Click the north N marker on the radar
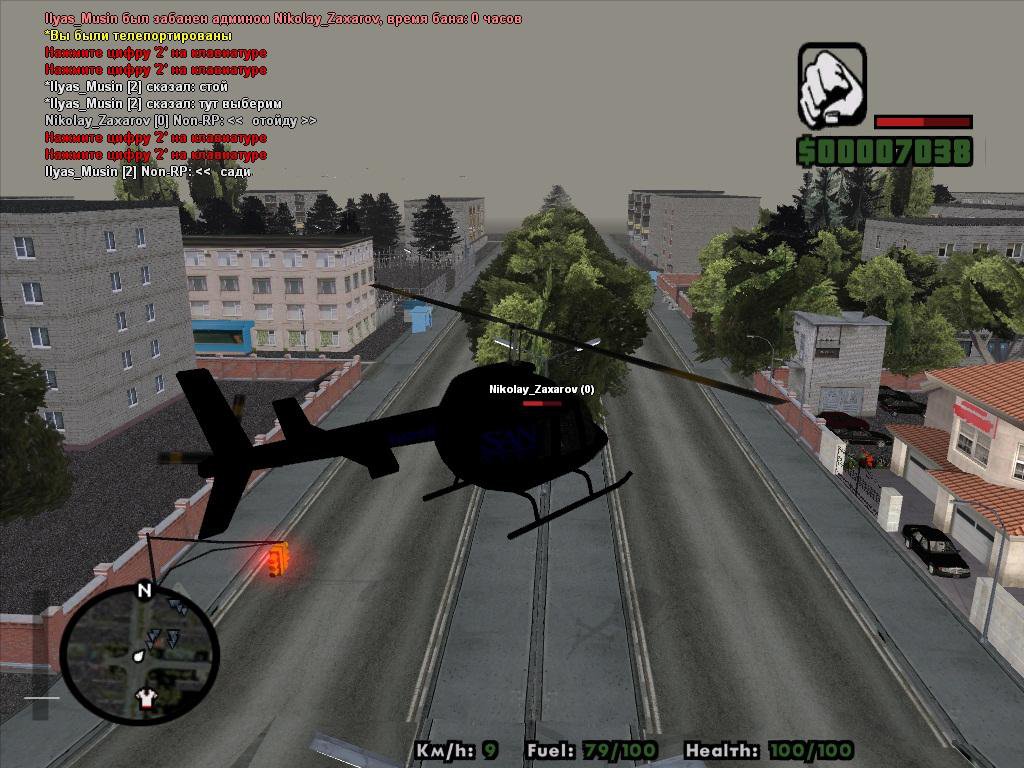This screenshot has width=1024, height=768. click(144, 590)
